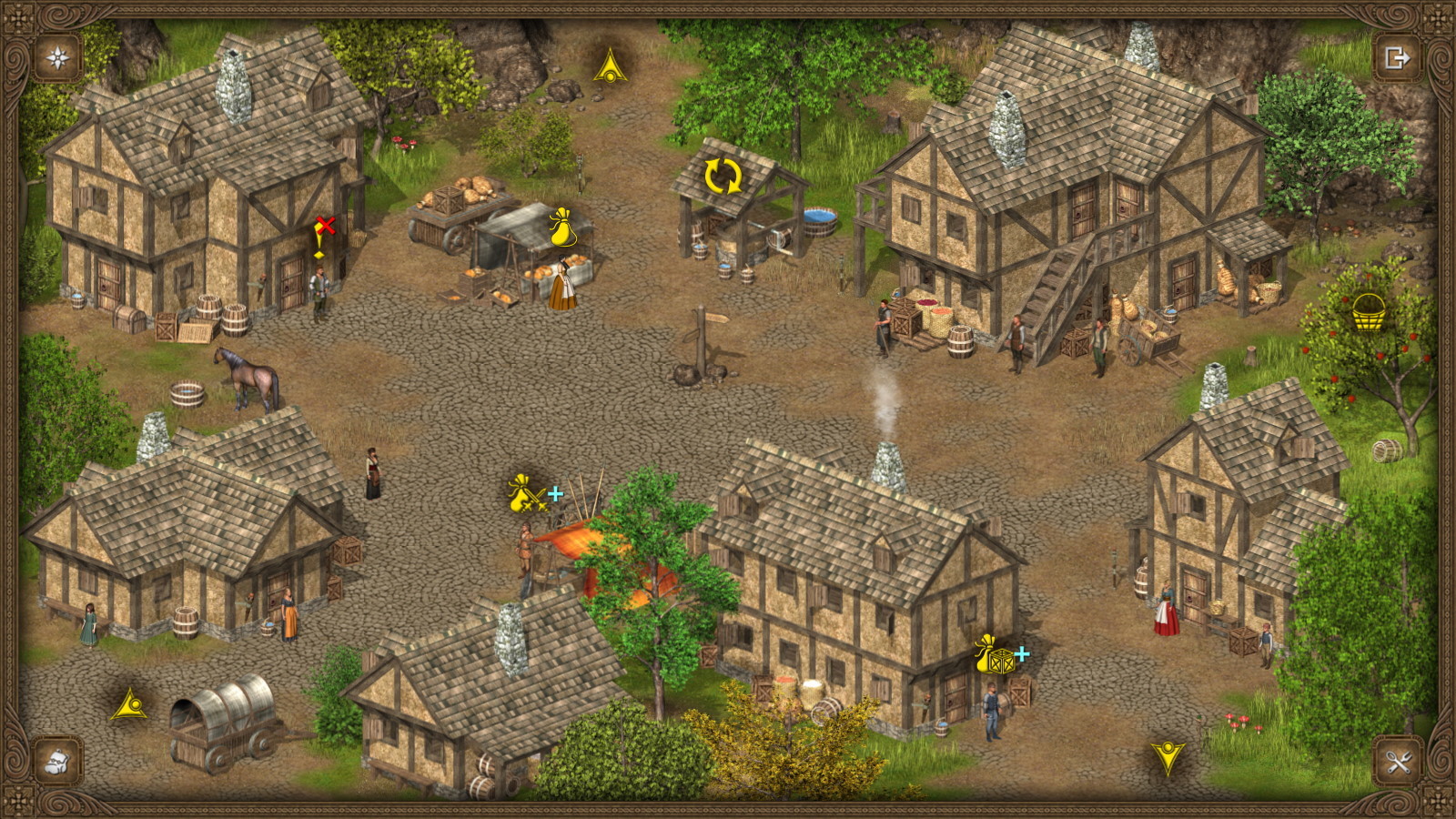Screen dimensions: 1456x819
Task: Click the yellow travel arrow near the covered wagon
Action: [x=127, y=704]
